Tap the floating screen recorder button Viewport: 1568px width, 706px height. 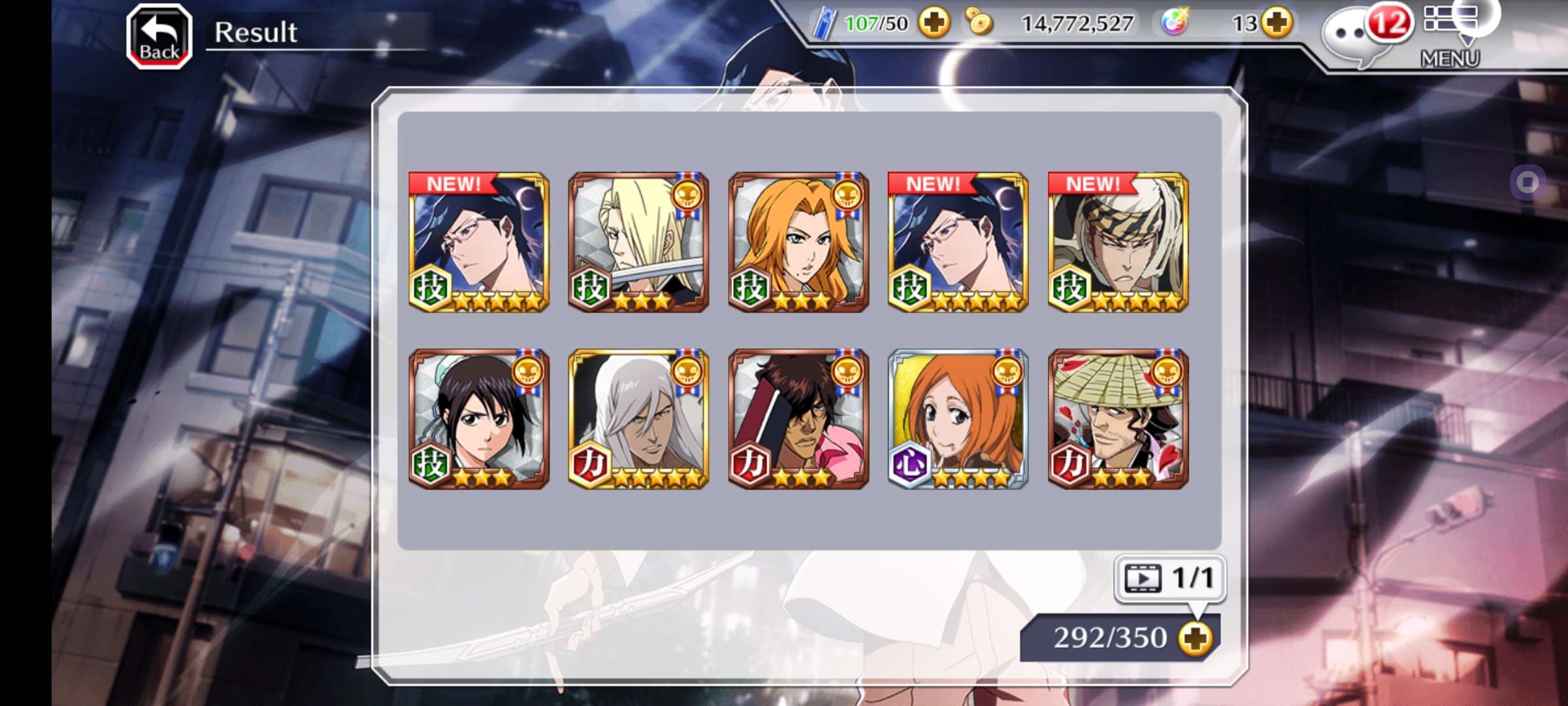(1527, 182)
